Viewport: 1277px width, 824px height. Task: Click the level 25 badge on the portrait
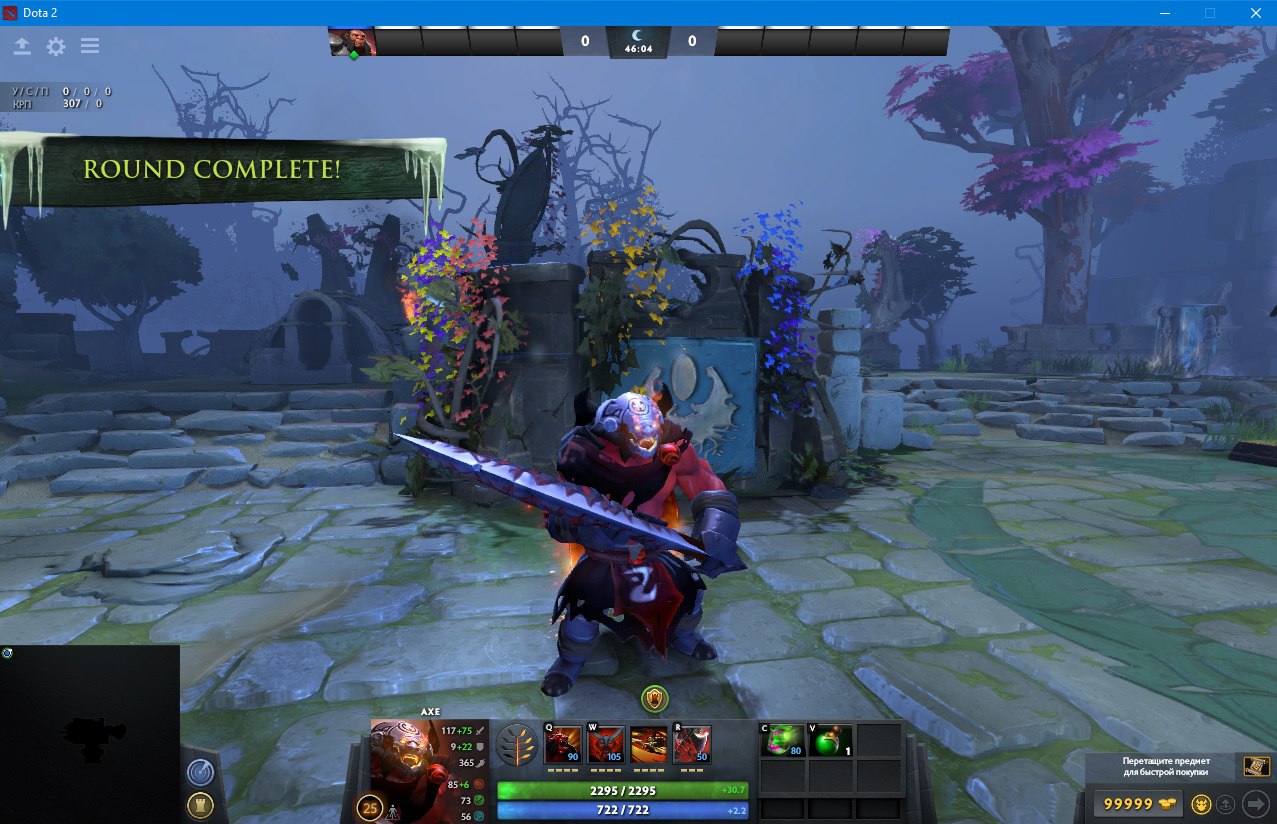pos(370,807)
